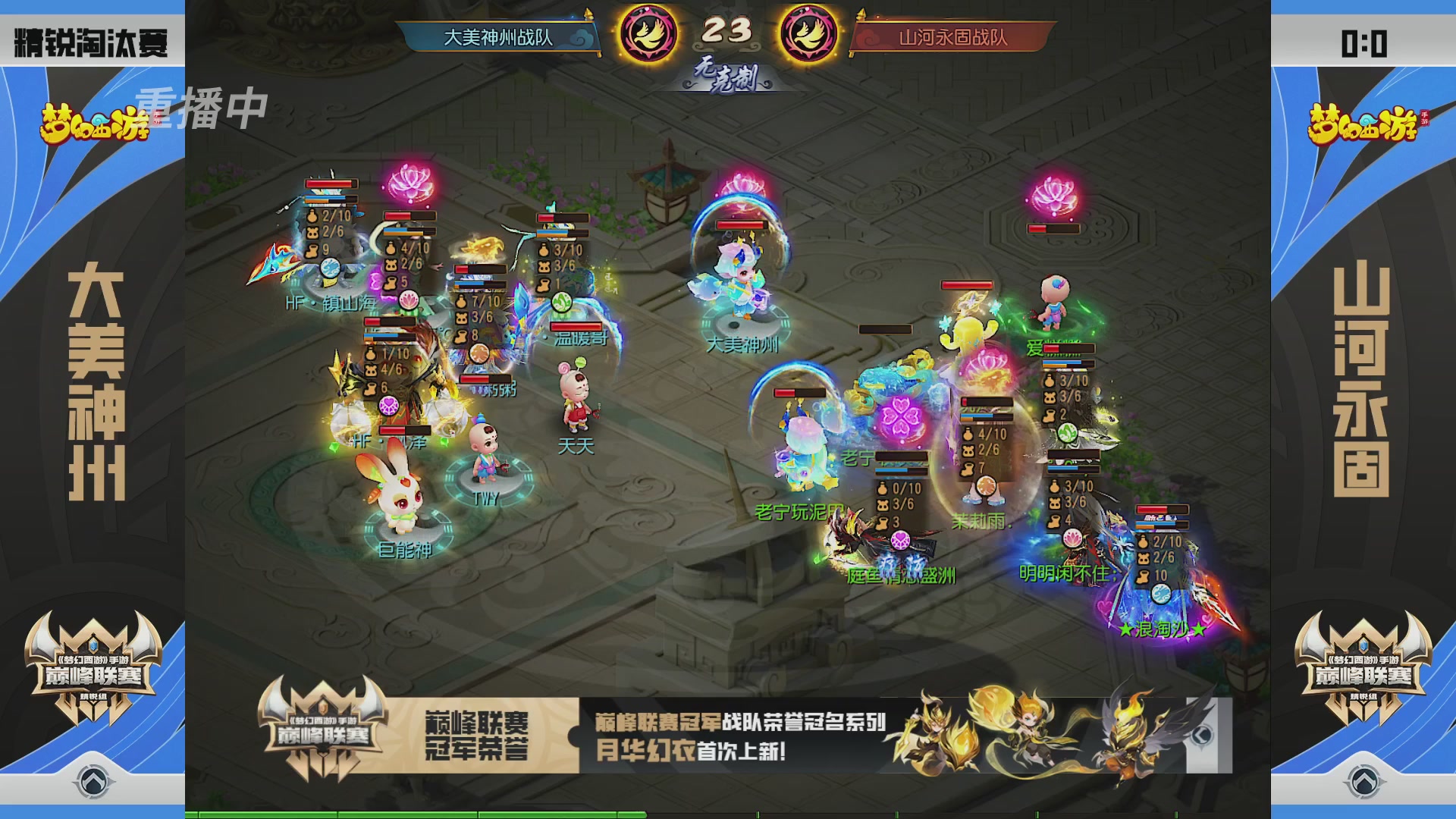
Task: Click the green sprout buff icon near 温暖哥
Action: point(561,302)
